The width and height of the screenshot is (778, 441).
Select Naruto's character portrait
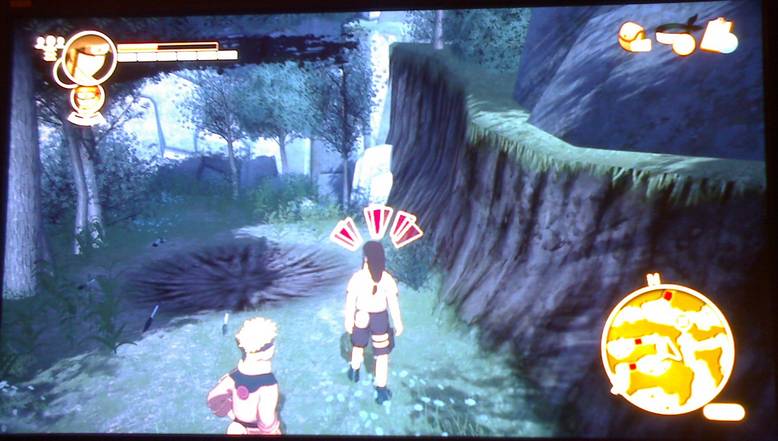[87, 56]
